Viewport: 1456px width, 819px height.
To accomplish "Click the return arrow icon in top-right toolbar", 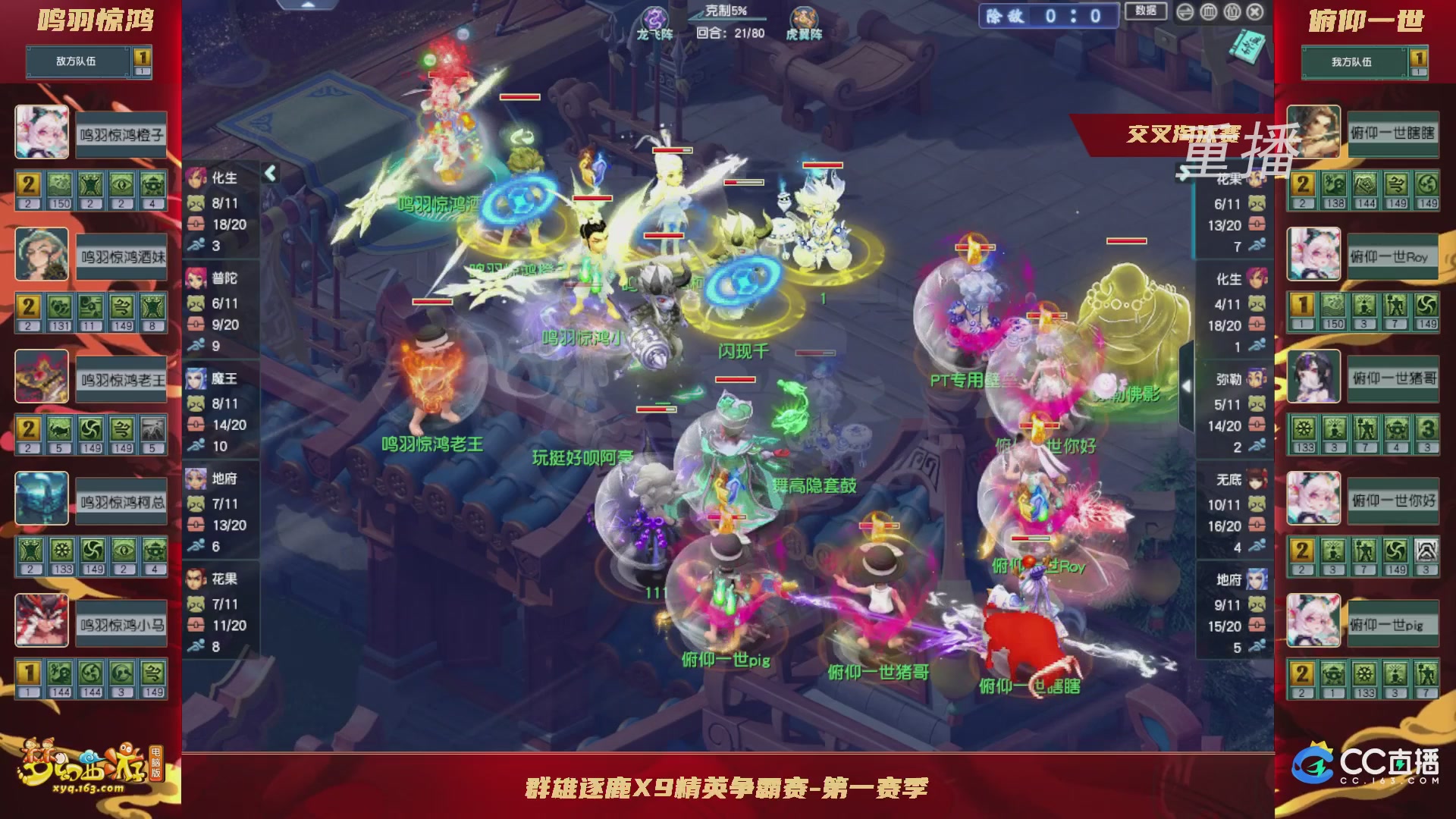I will pos(1184,12).
